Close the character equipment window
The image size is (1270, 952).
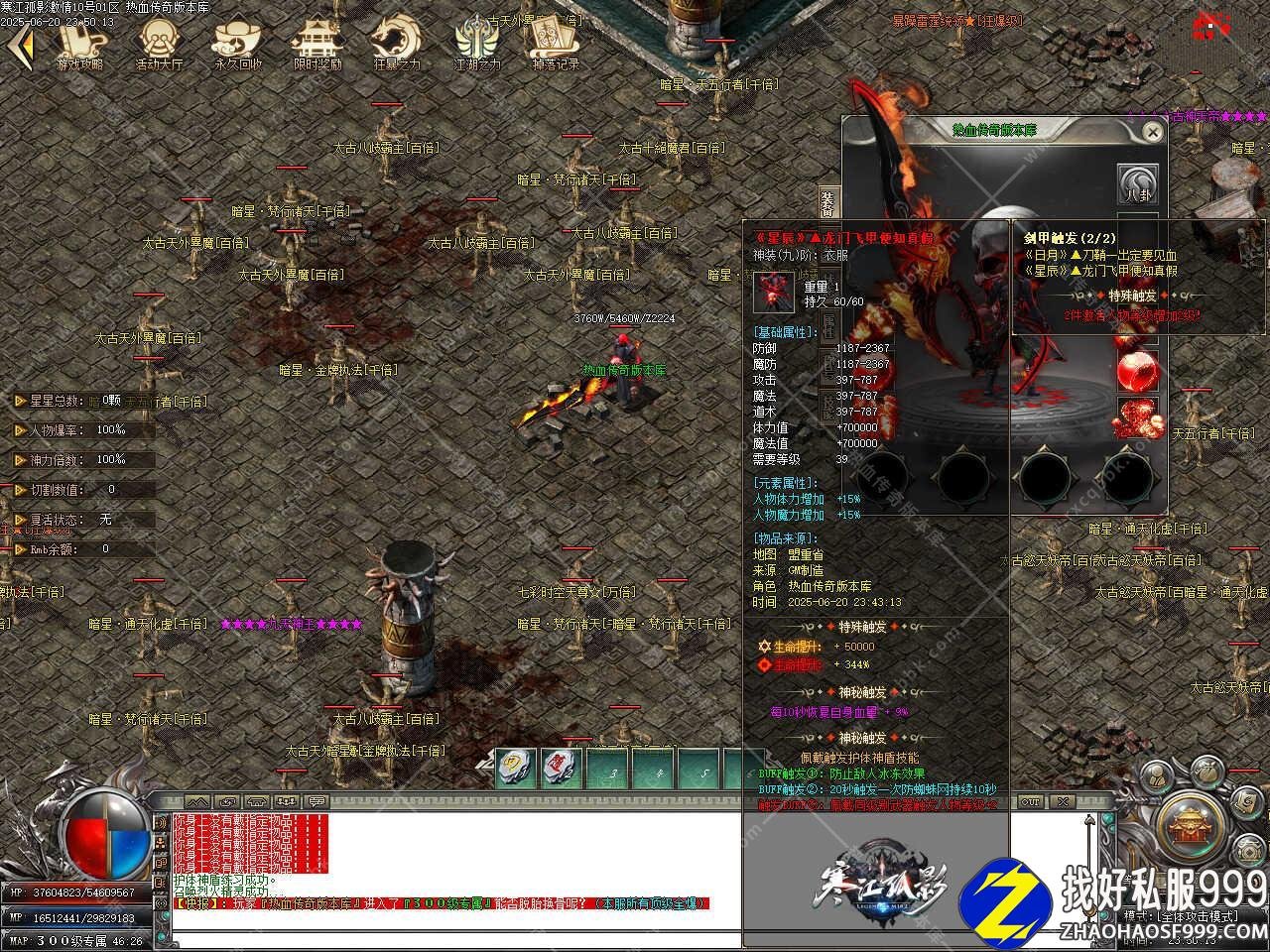click(1152, 131)
